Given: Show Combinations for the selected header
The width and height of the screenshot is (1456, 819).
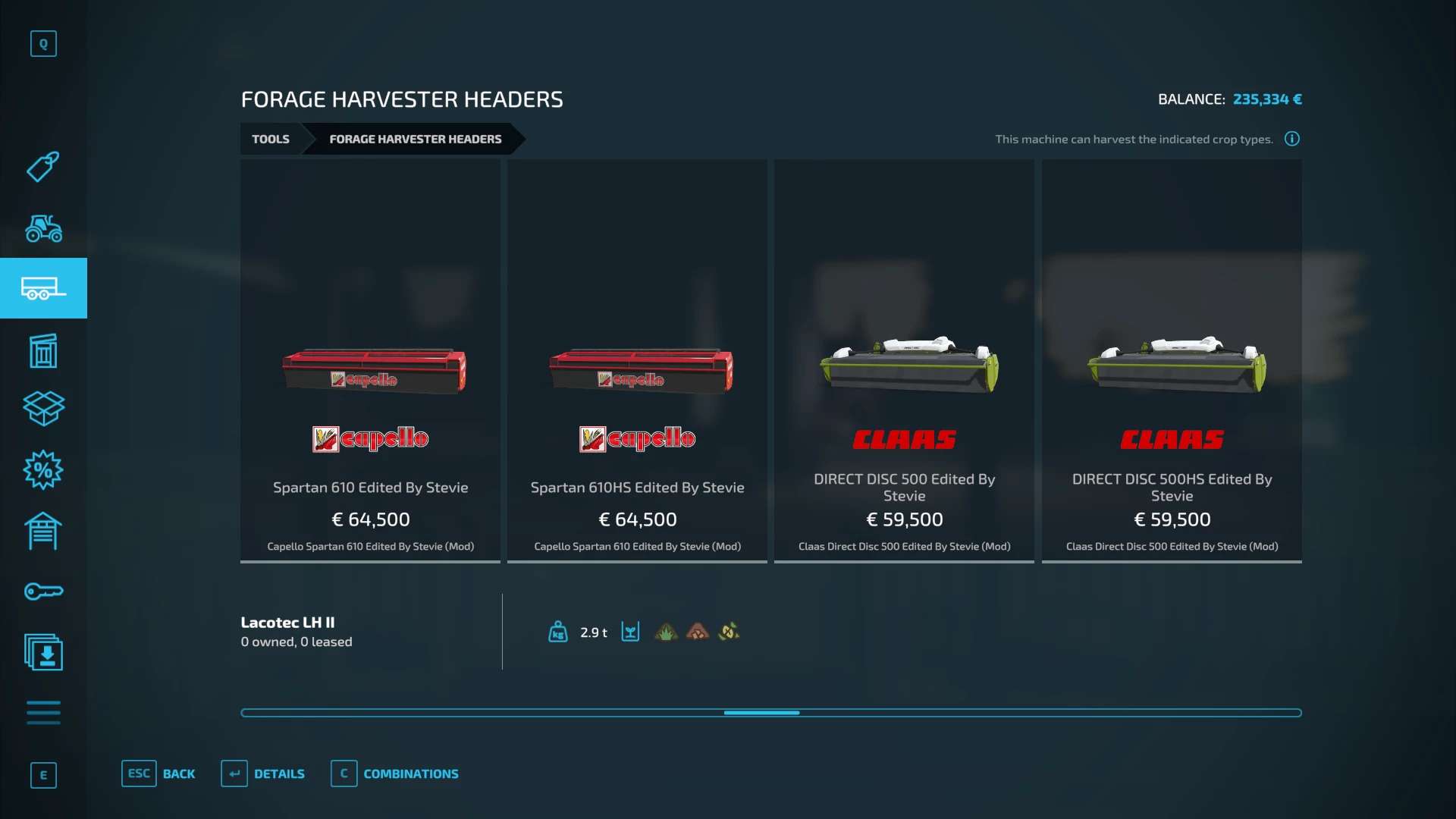Looking at the screenshot, I should [x=395, y=773].
